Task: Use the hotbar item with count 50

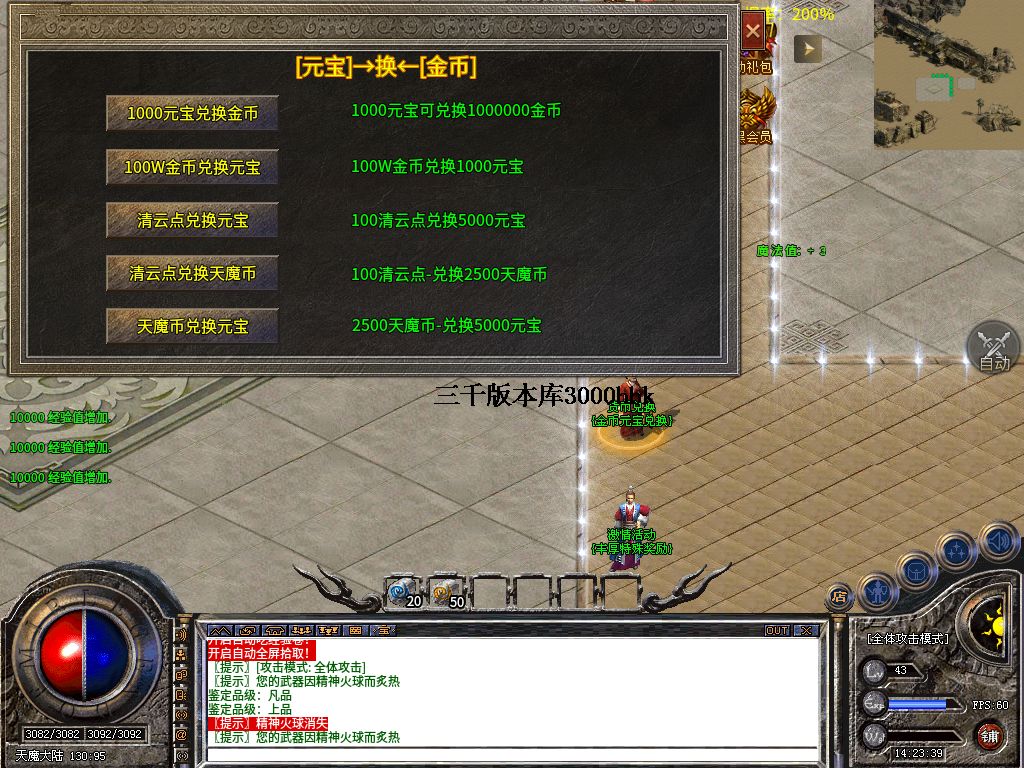Action: [x=448, y=593]
